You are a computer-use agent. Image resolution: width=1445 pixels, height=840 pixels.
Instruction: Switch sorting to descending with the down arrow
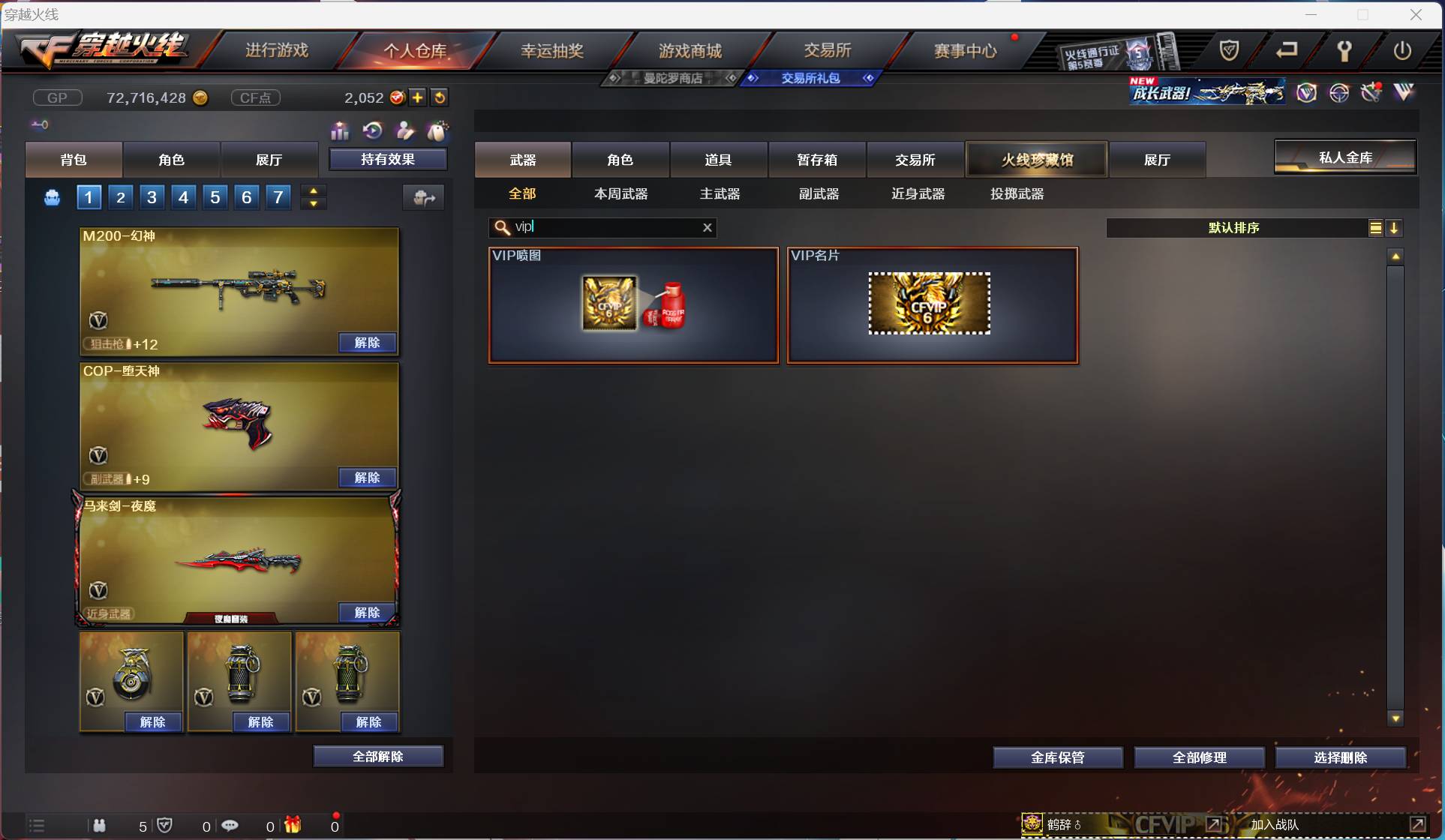pos(1395,227)
